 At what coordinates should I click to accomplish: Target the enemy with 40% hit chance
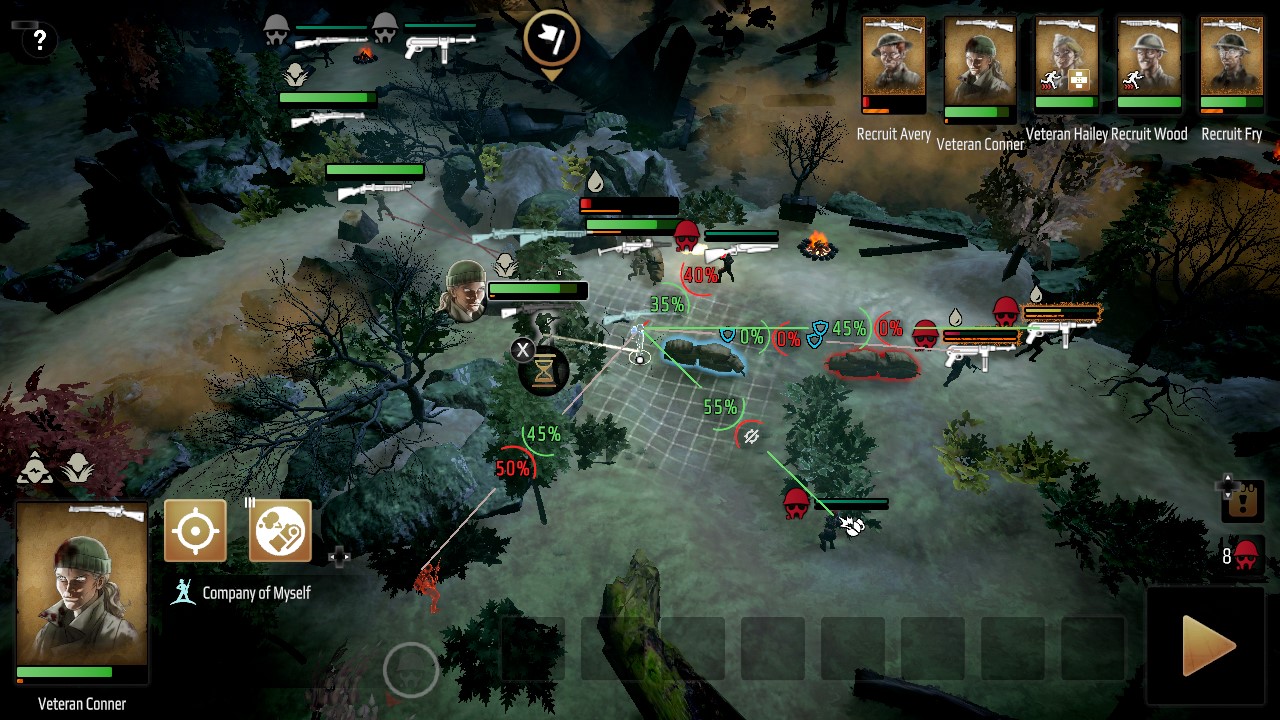tap(698, 275)
